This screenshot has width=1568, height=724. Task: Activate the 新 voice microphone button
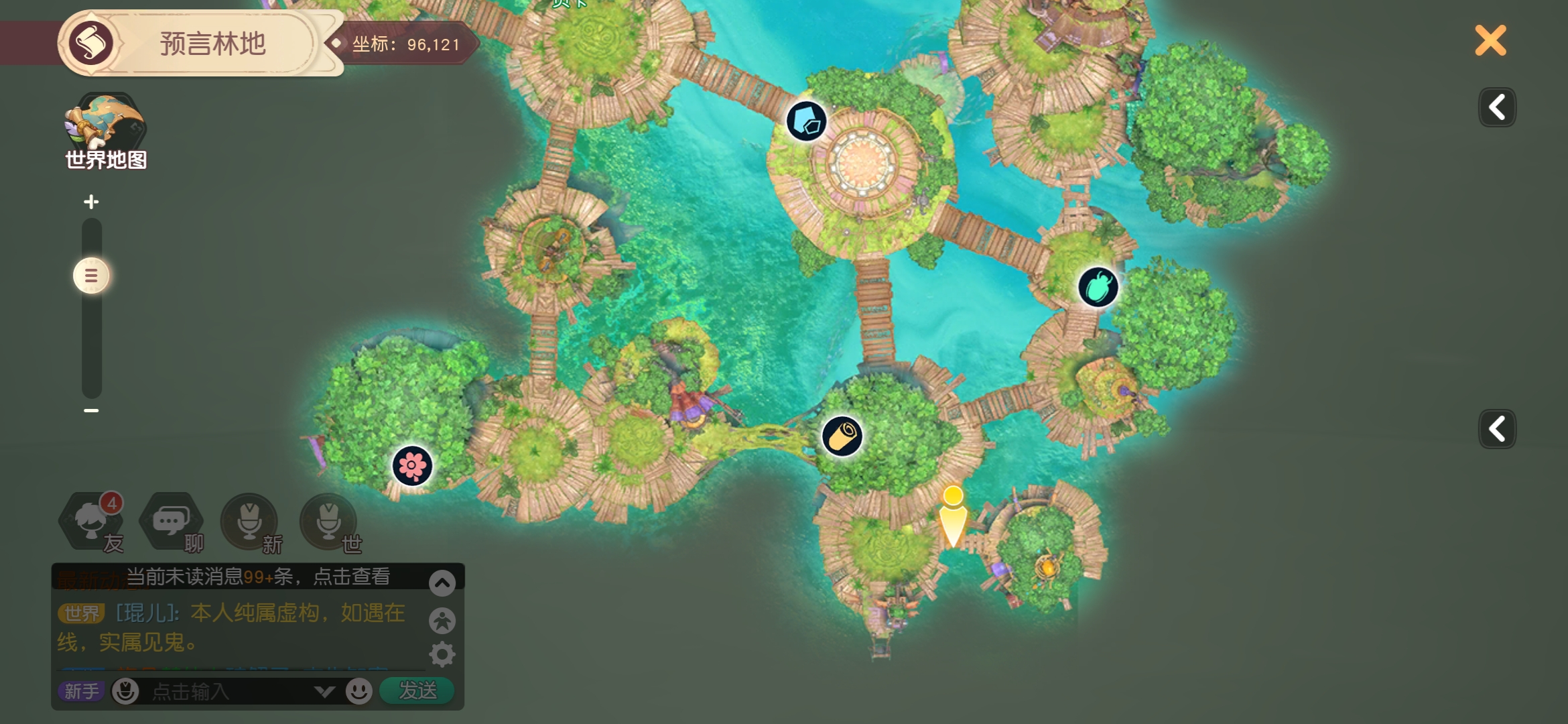249,522
